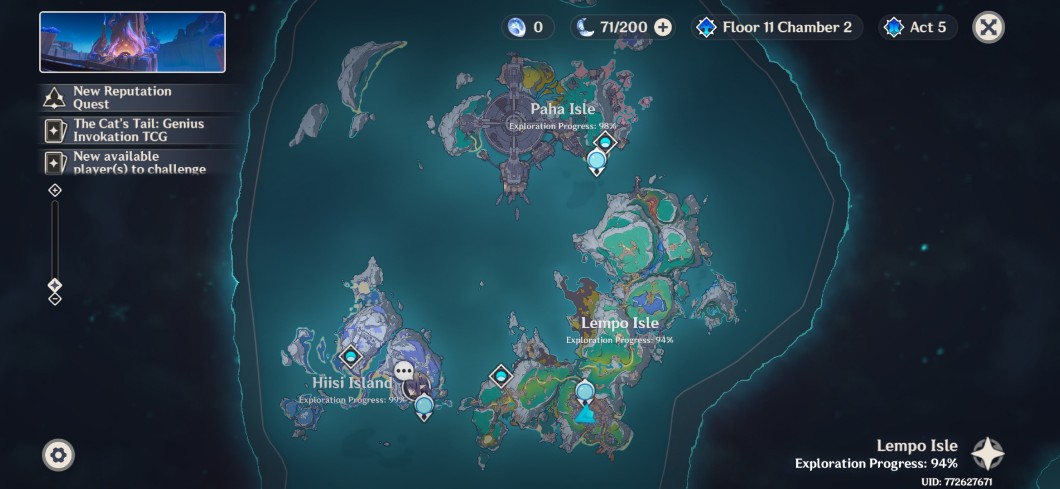The height and width of the screenshot is (489, 1060).
Task: Click the zero-count currency counter
Action: 528,27
